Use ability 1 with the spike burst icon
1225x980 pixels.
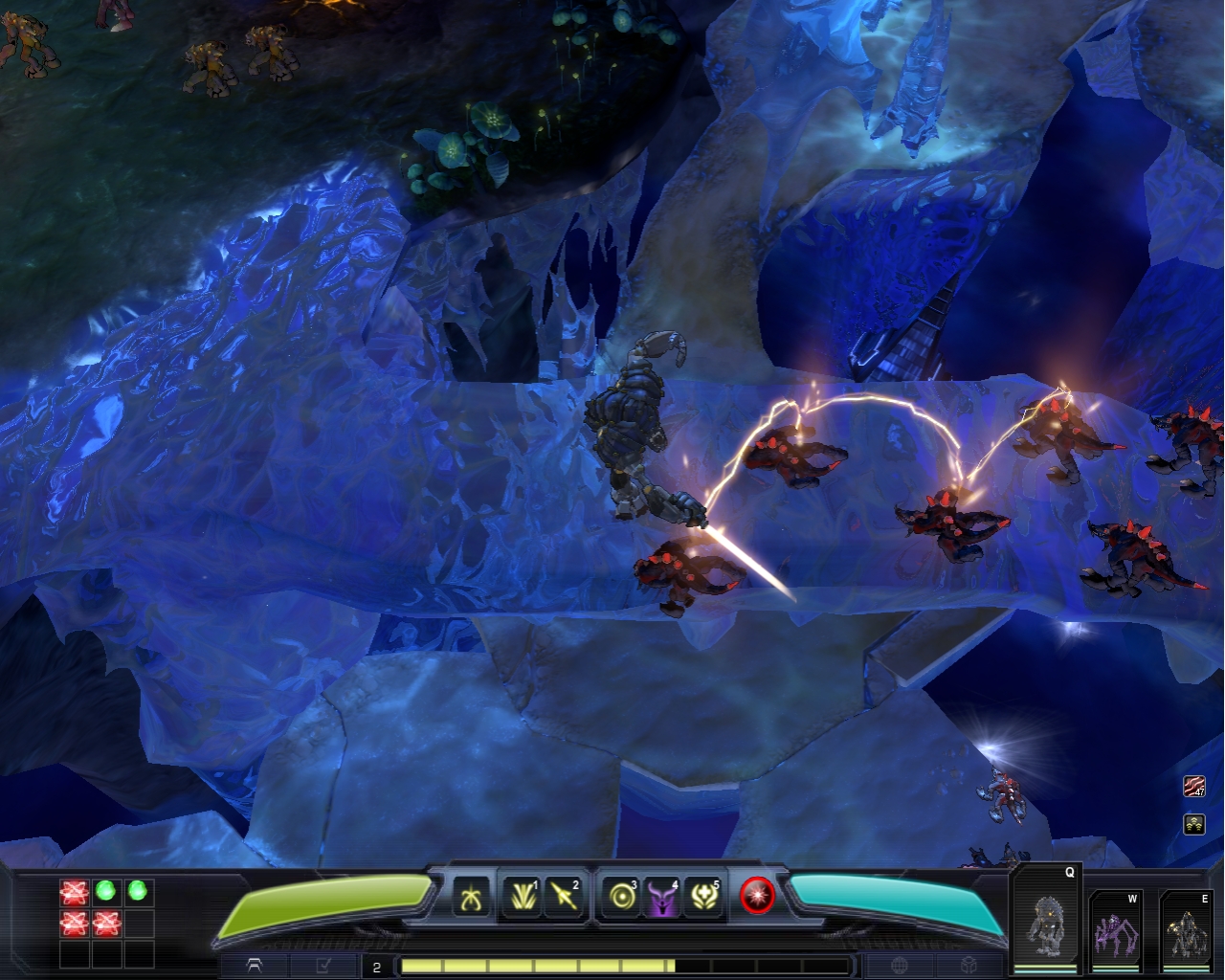click(522, 897)
